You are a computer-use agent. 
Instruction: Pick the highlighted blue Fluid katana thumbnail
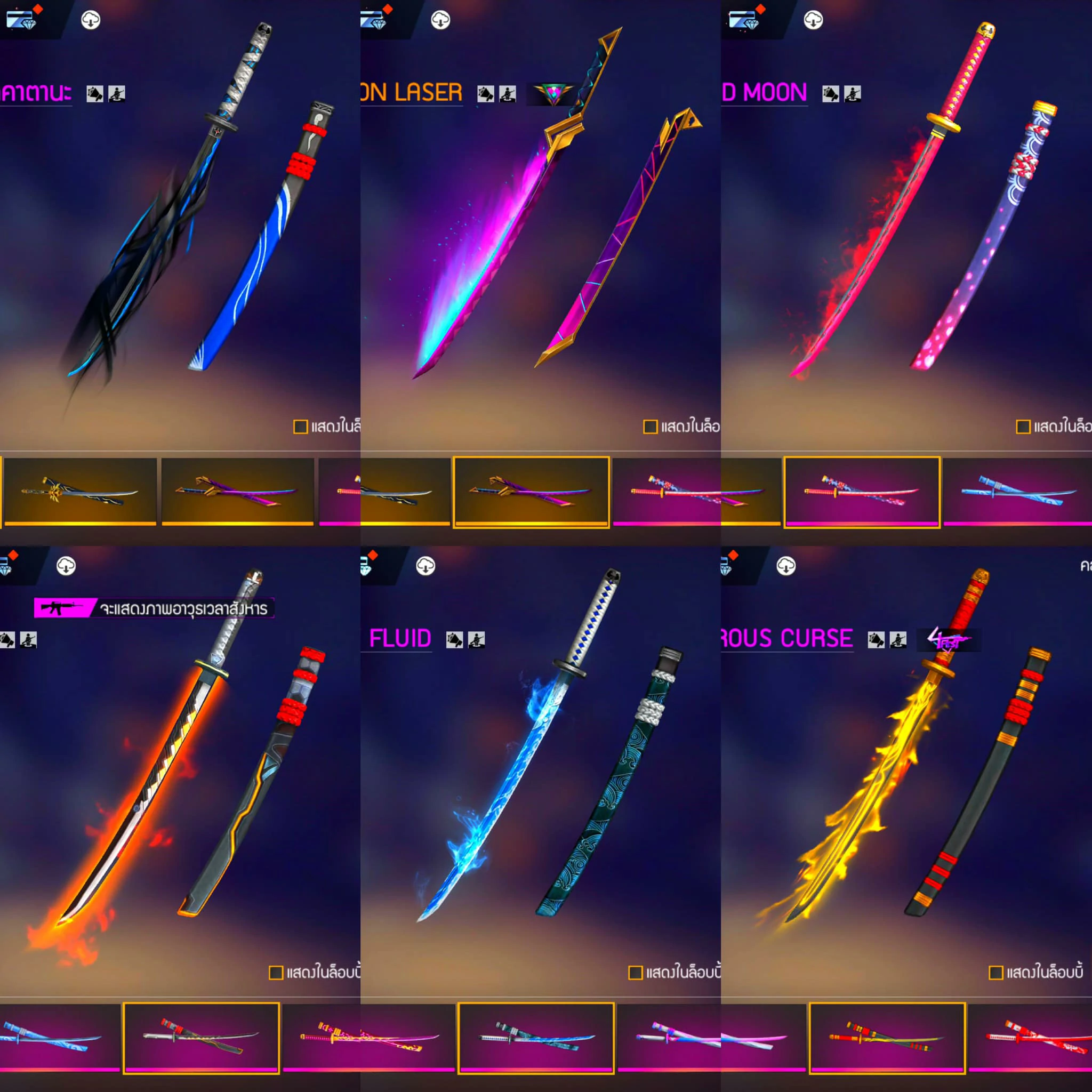coord(536,1037)
